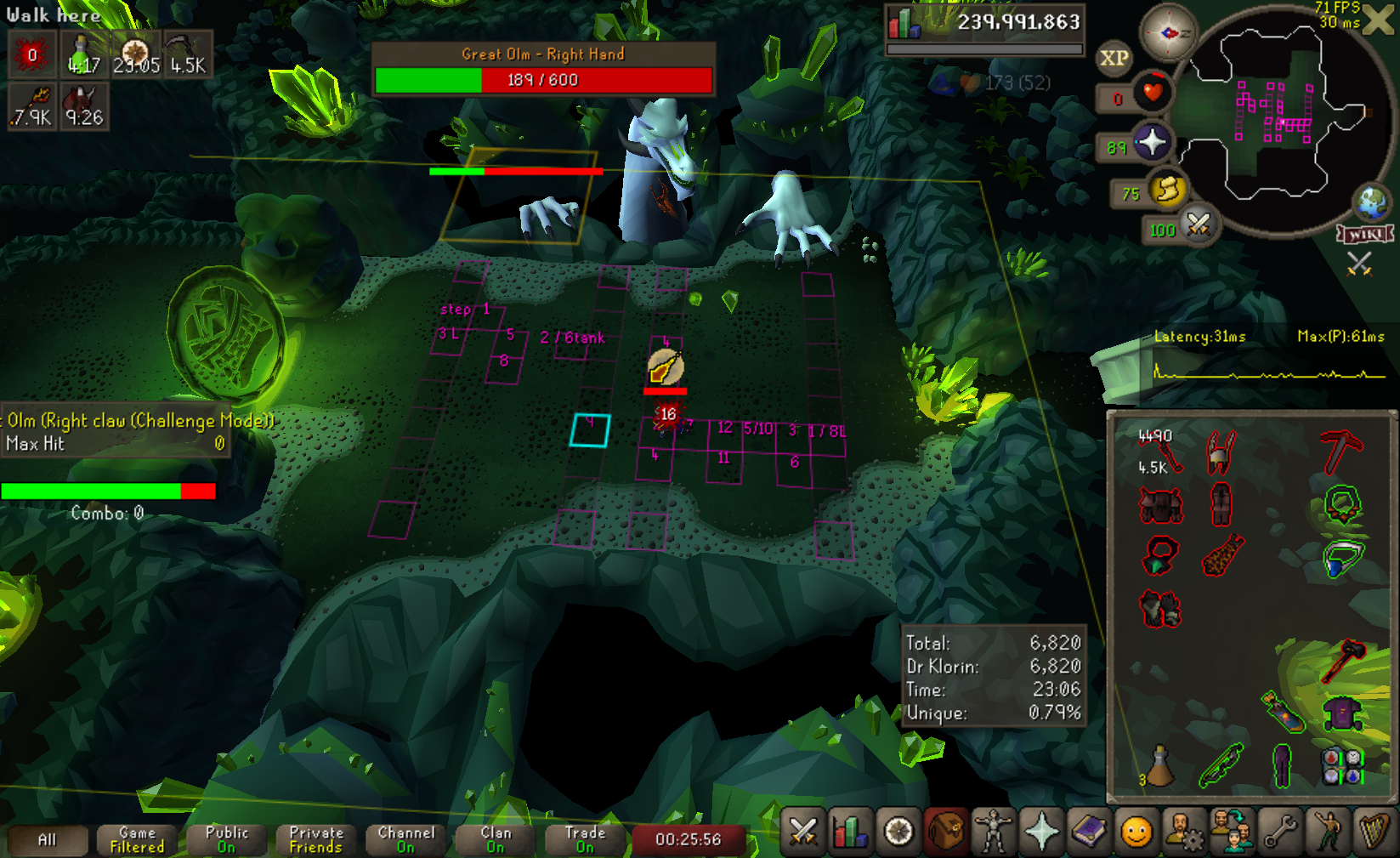Viewport: 1400px width, 858px height.
Task: Open the Clan chat filter tab
Action: click(x=496, y=840)
